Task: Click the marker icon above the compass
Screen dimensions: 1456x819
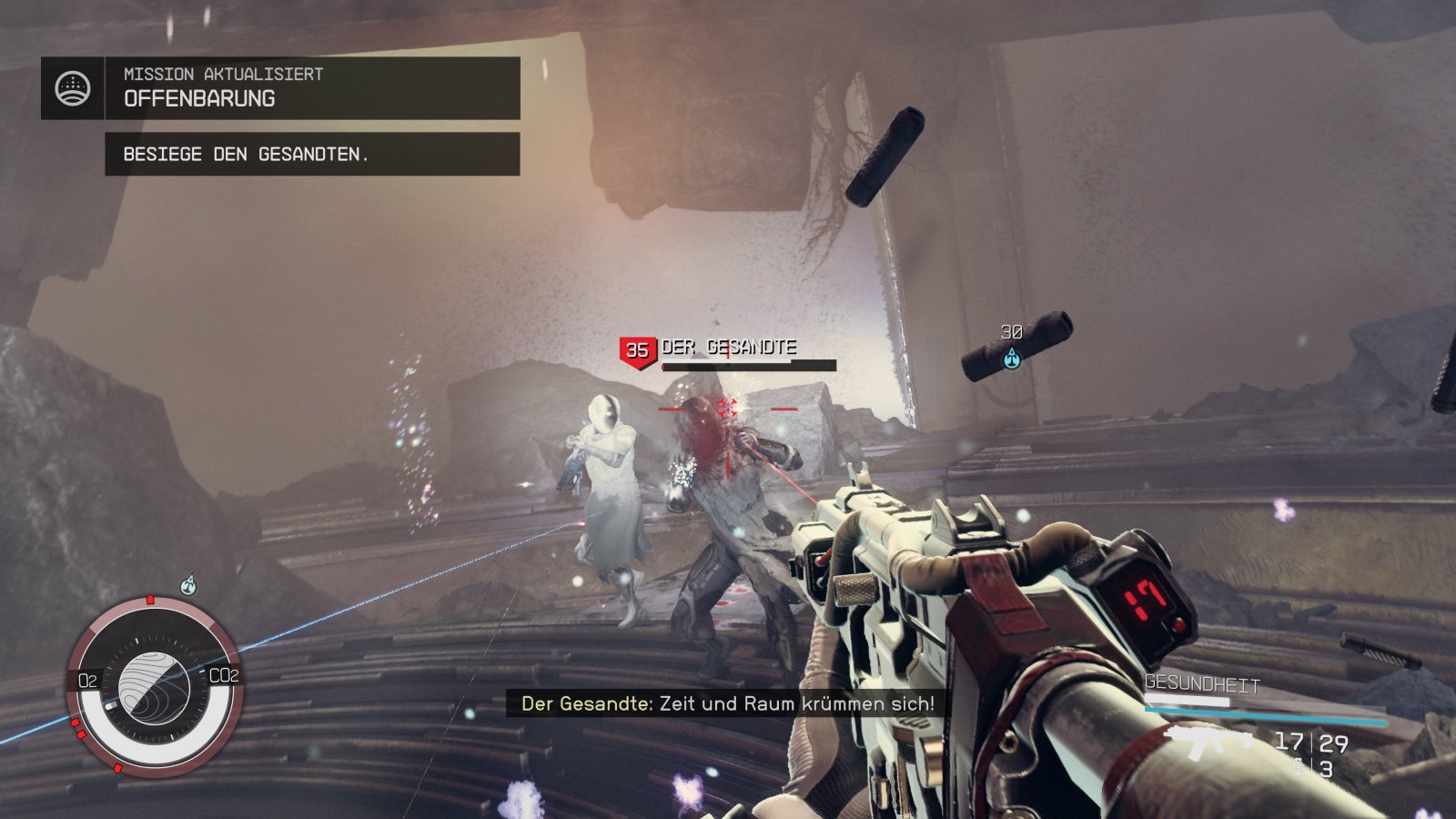Action: coord(188,583)
